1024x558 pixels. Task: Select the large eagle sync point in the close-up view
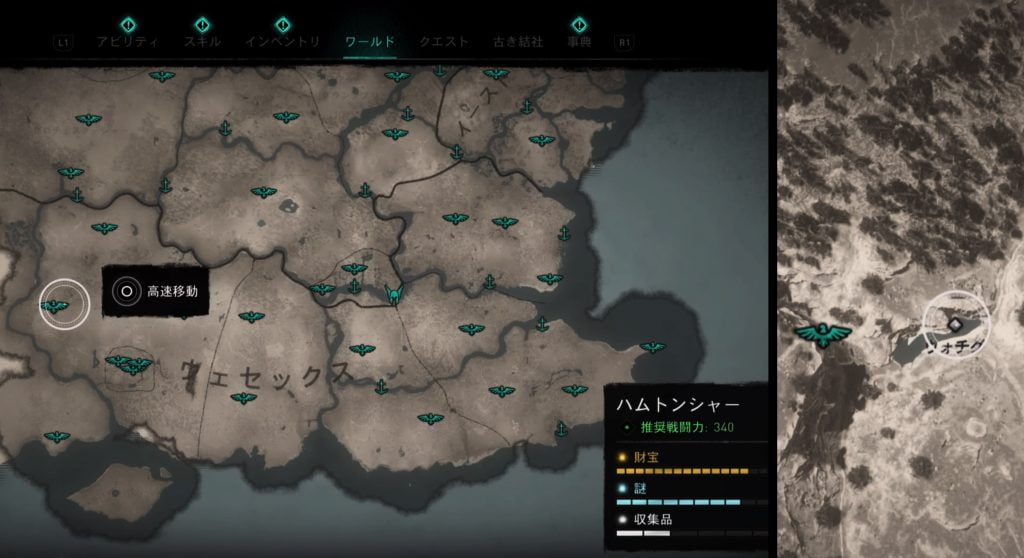click(822, 335)
